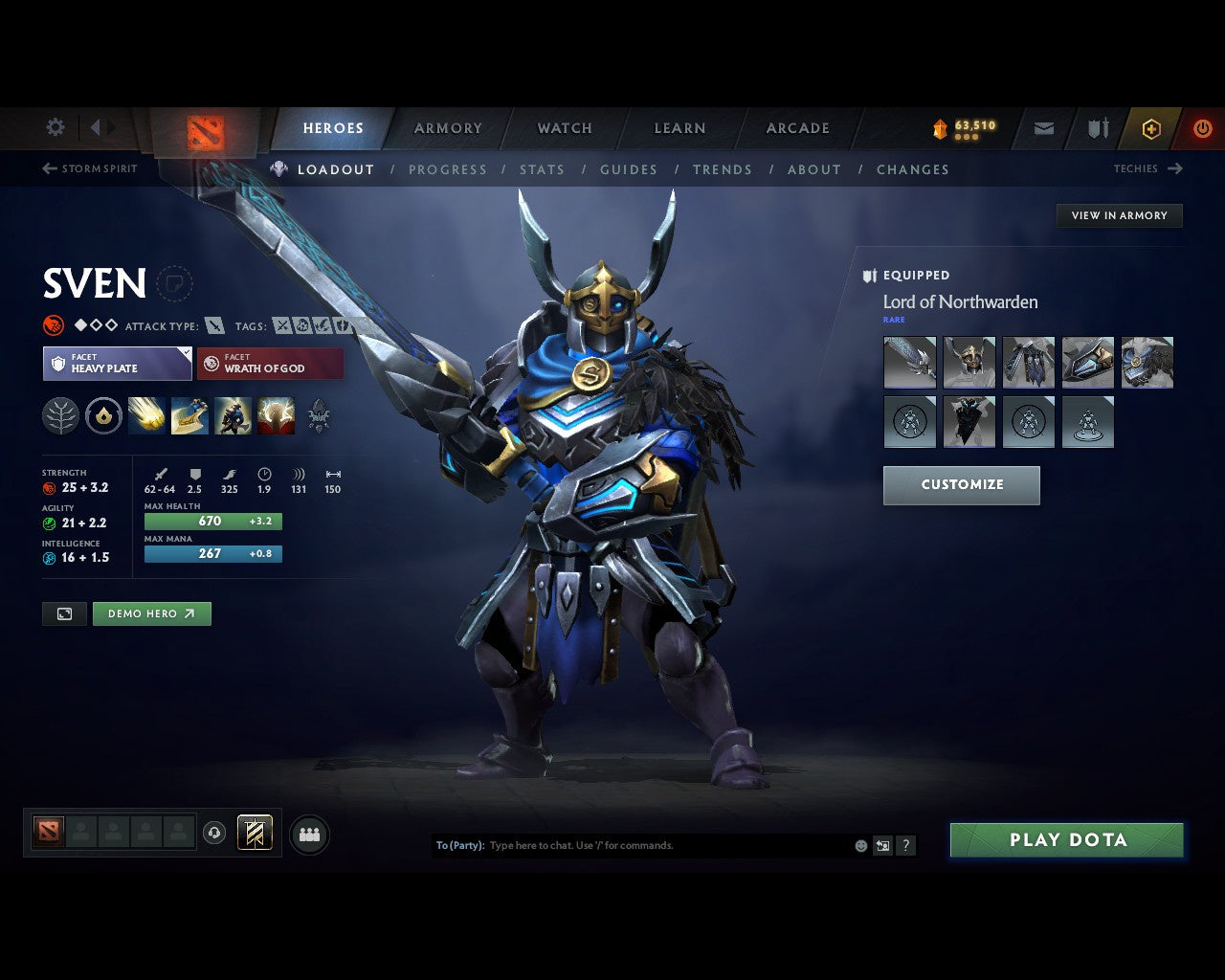Select the Storm Hammer ability icon
Image resolution: width=1225 pixels, height=980 pixels.
pos(146,415)
